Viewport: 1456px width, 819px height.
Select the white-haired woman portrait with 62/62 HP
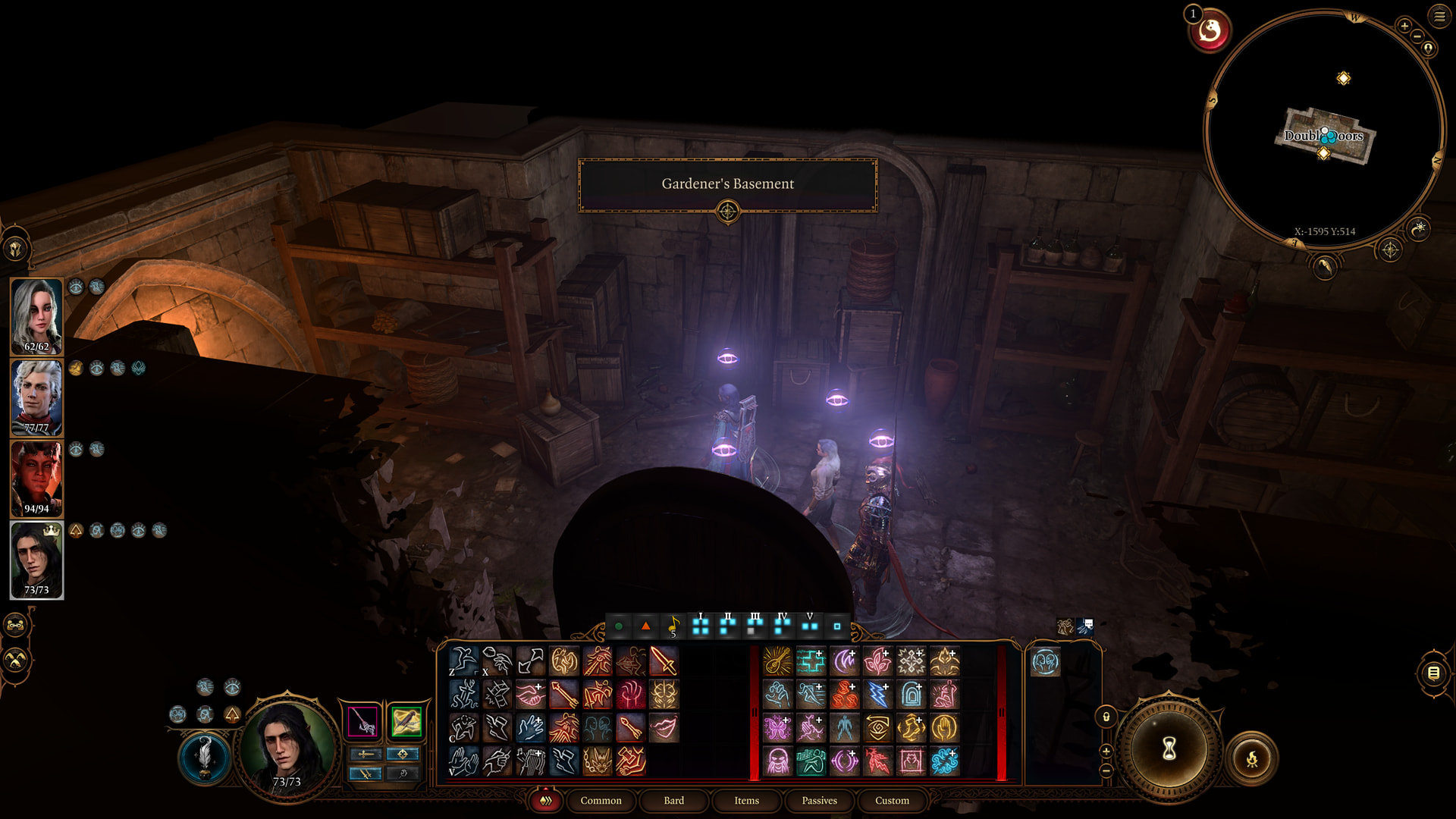click(36, 316)
